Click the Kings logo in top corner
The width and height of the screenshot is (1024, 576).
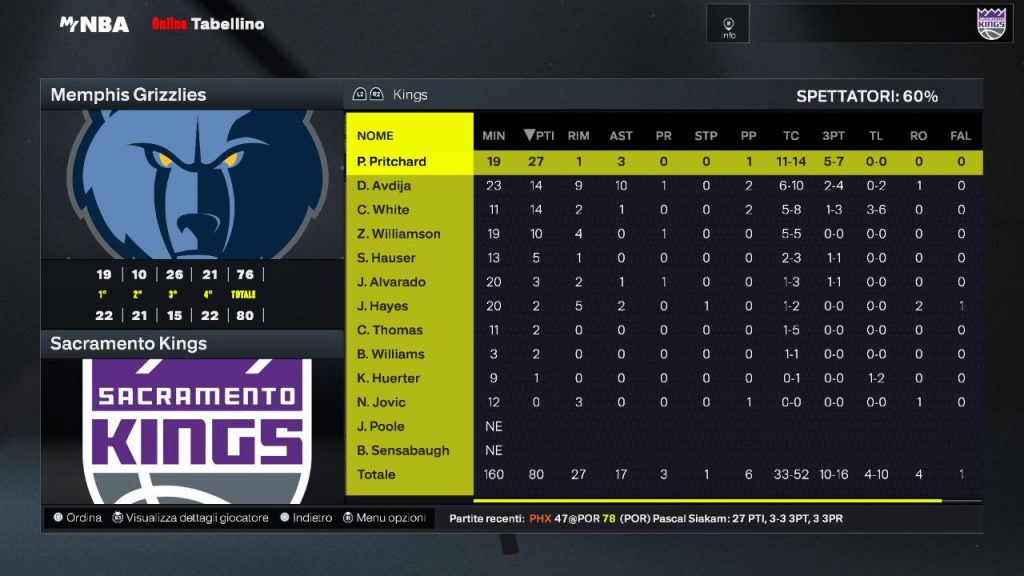[990, 23]
